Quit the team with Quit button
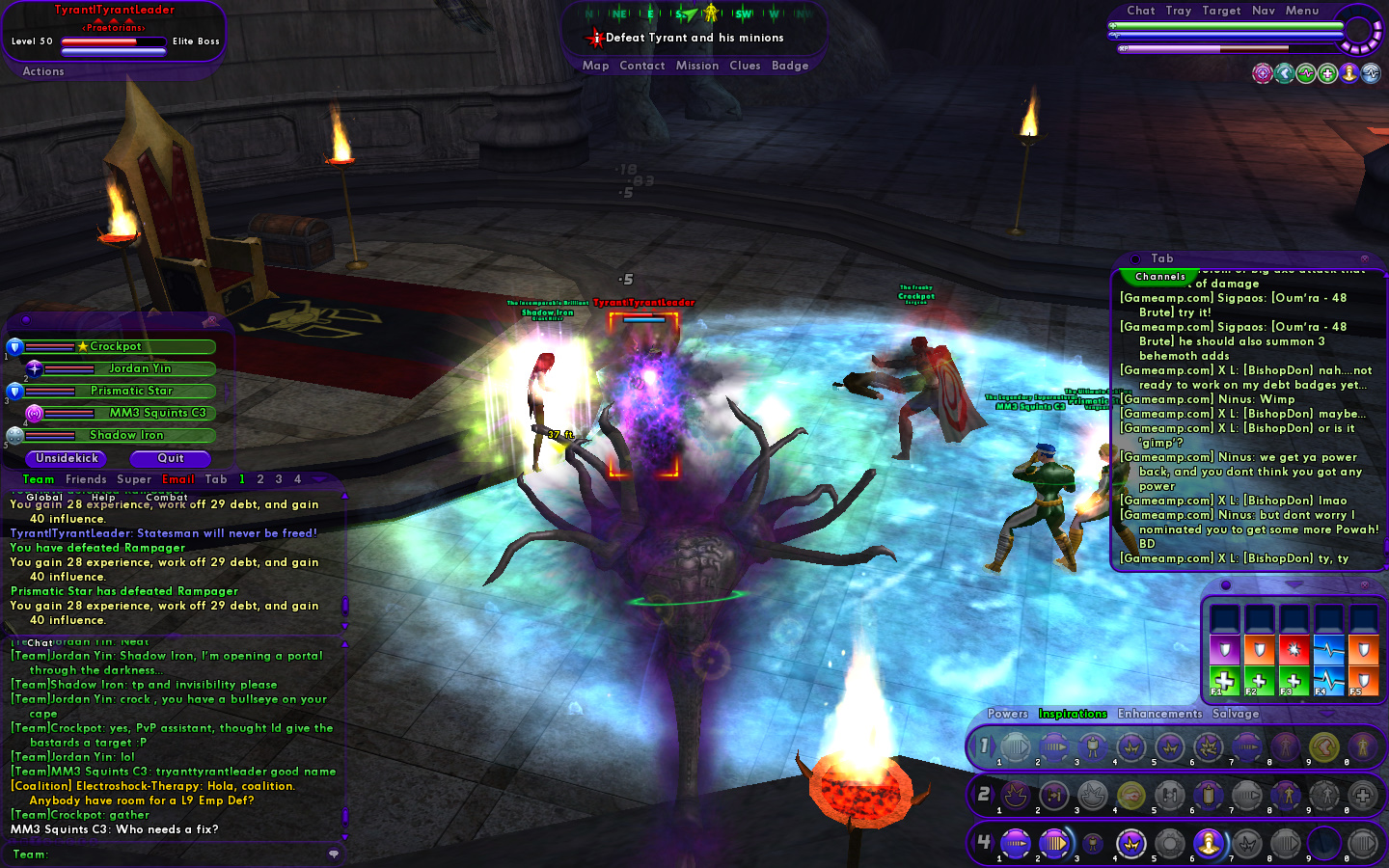The width and height of the screenshot is (1389, 868). click(170, 458)
